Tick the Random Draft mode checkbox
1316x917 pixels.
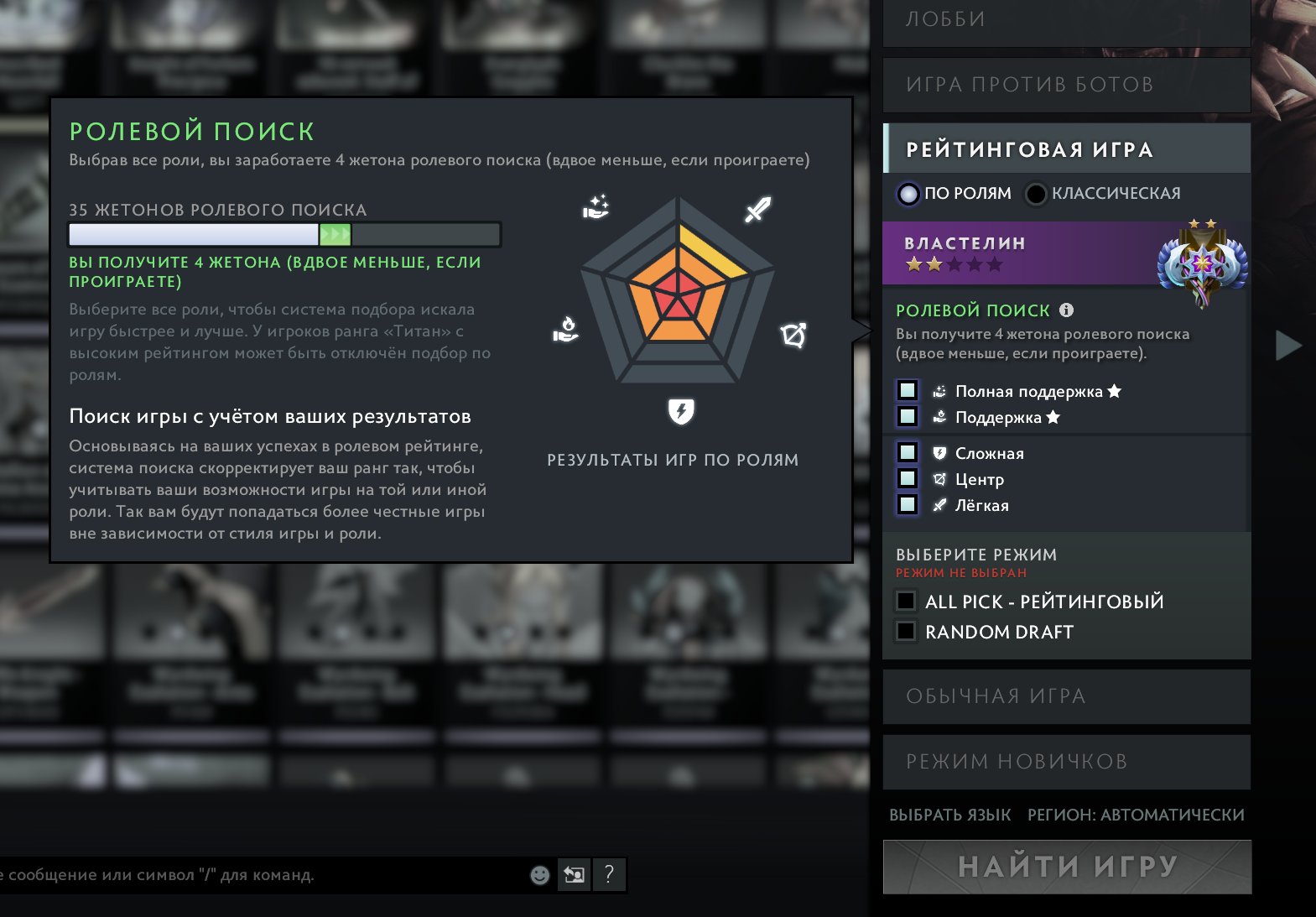click(907, 632)
